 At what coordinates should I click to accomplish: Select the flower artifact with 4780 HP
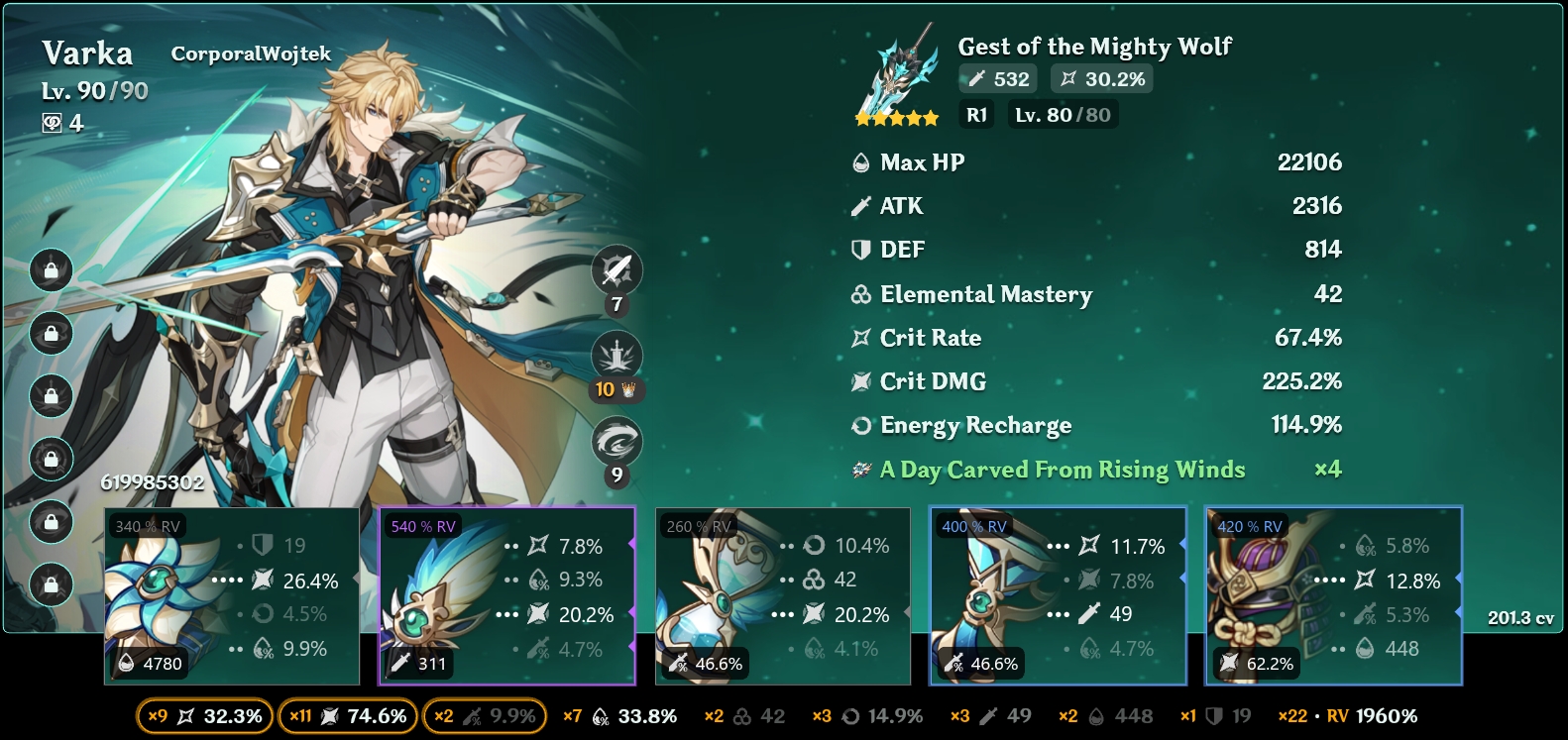tap(231, 595)
